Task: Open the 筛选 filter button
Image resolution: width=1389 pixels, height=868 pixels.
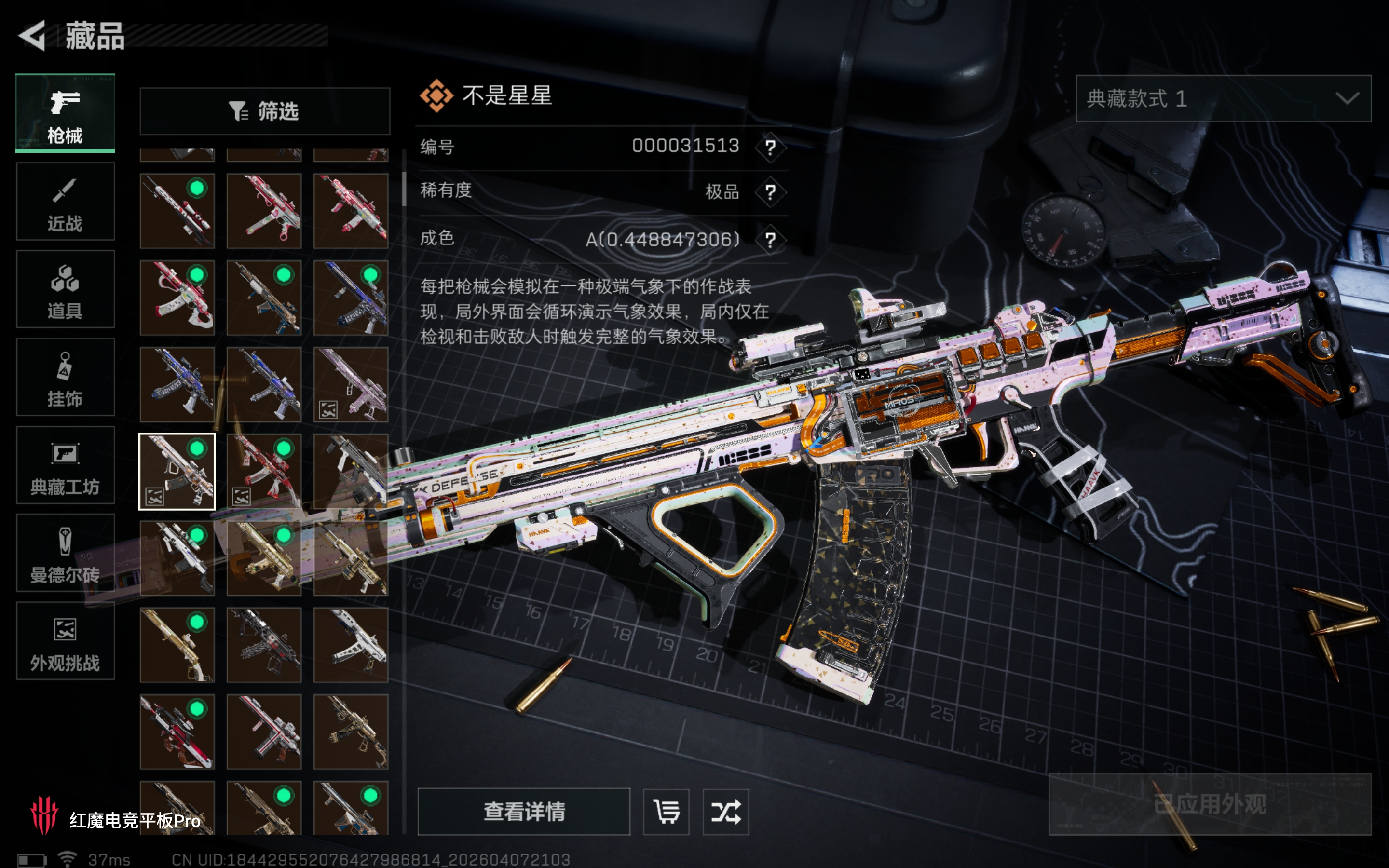Action: 265,111
